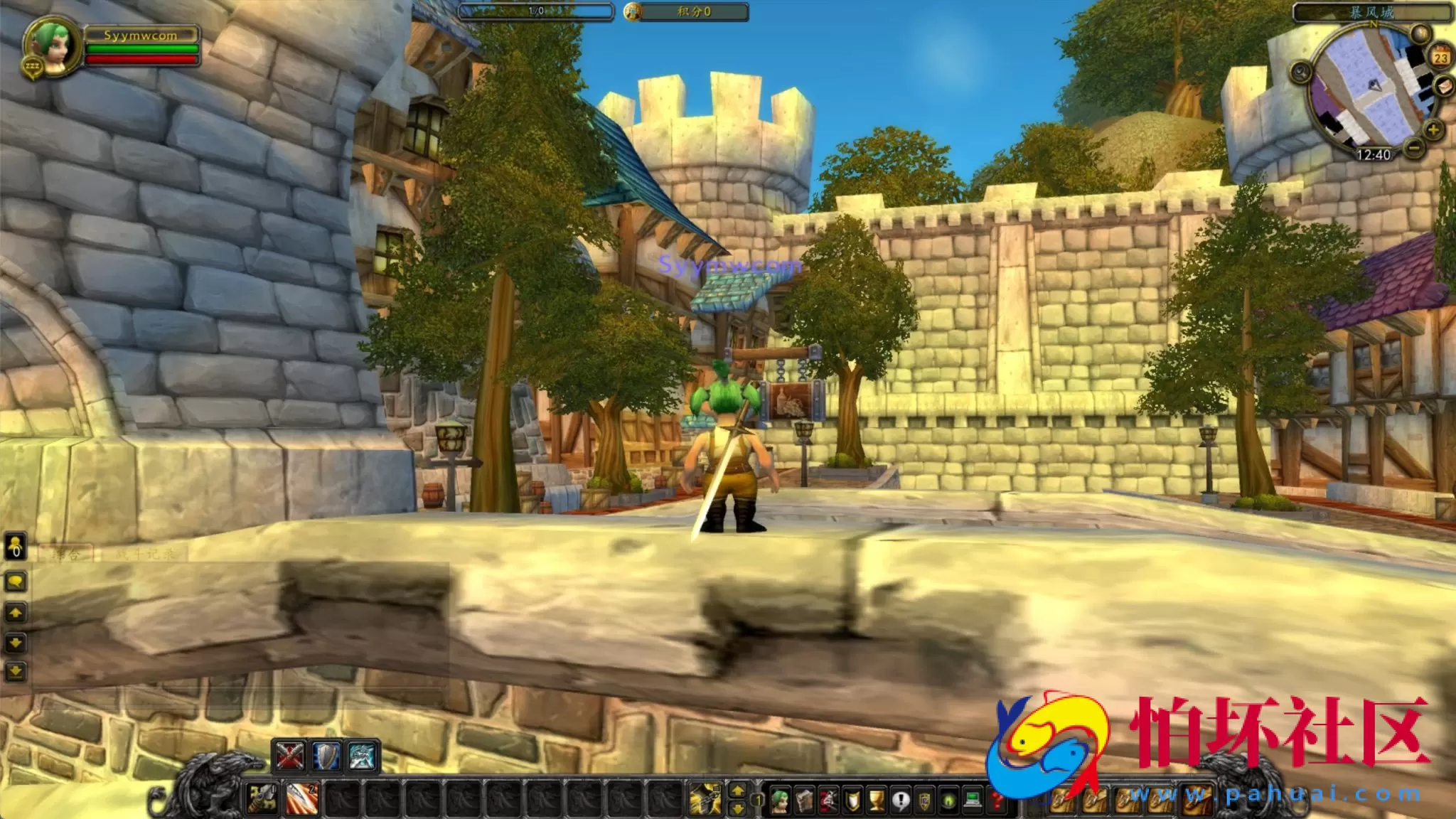Click the 12:40 clock below the minimap
This screenshot has width=1456, height=819.
(x=1374, y=154)
